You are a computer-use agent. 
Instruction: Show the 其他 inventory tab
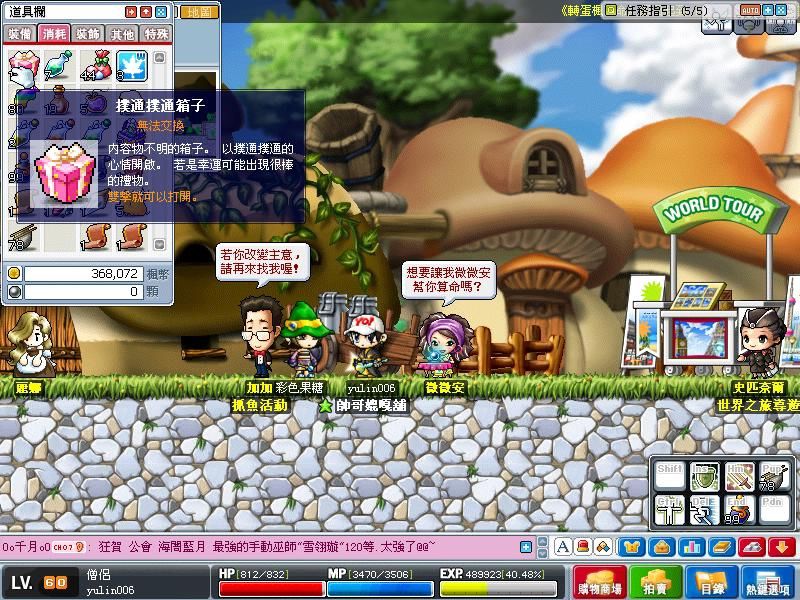(122, 34)
